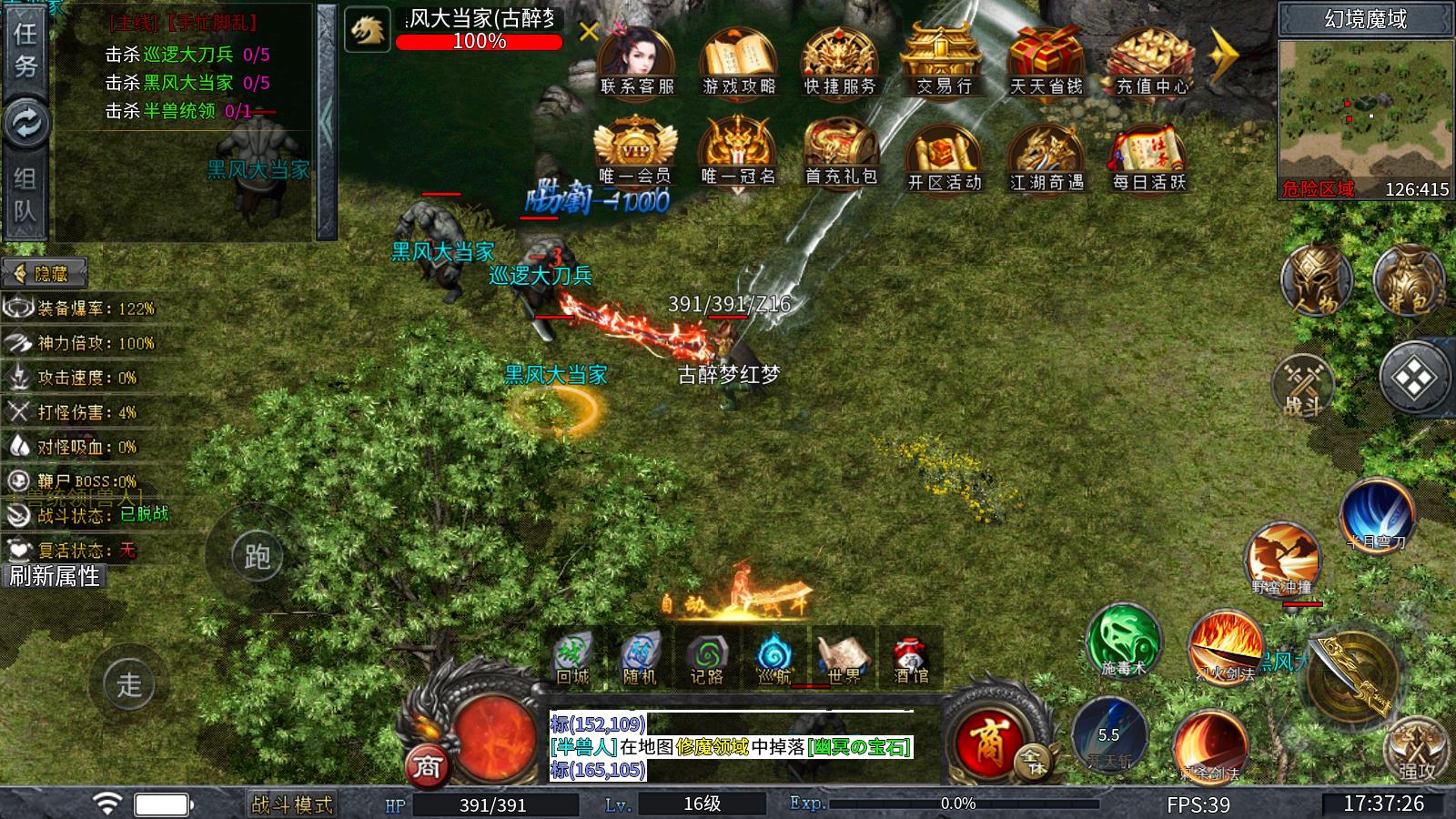
Task: Close the target frame with the X
Action: click(589, 33)
